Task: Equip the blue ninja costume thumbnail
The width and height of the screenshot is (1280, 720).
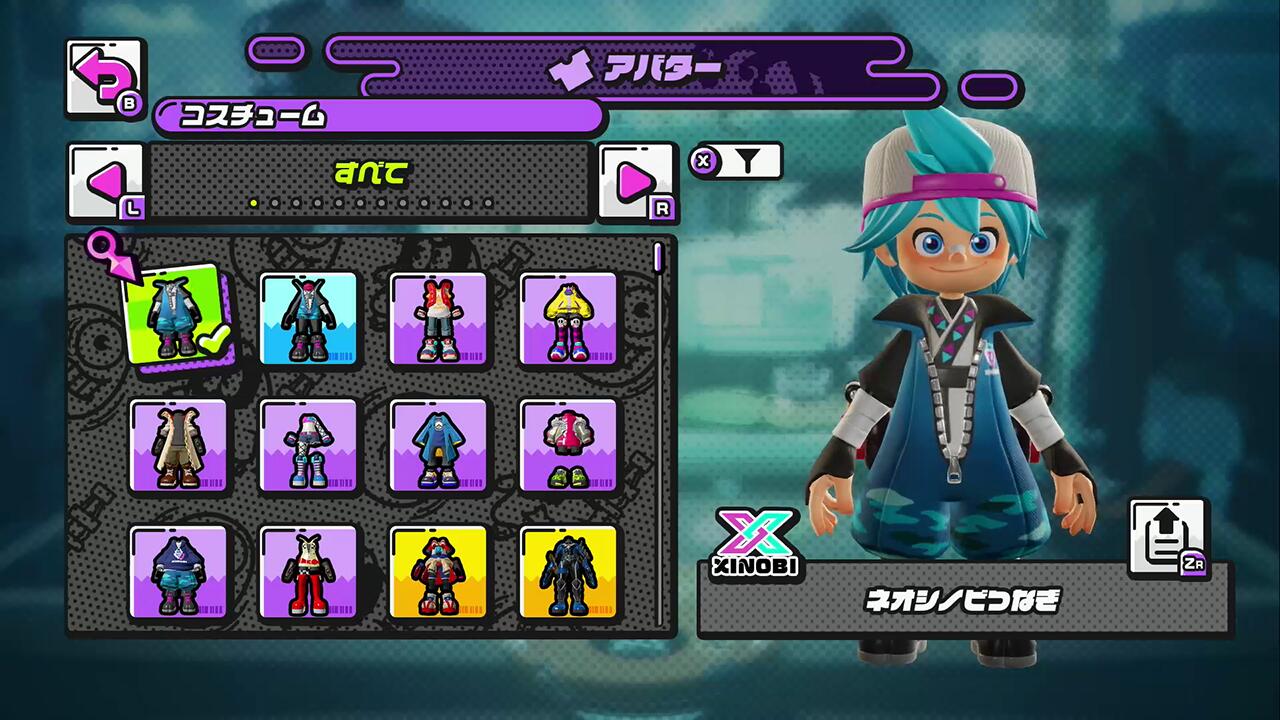Action: click(308, 318)
